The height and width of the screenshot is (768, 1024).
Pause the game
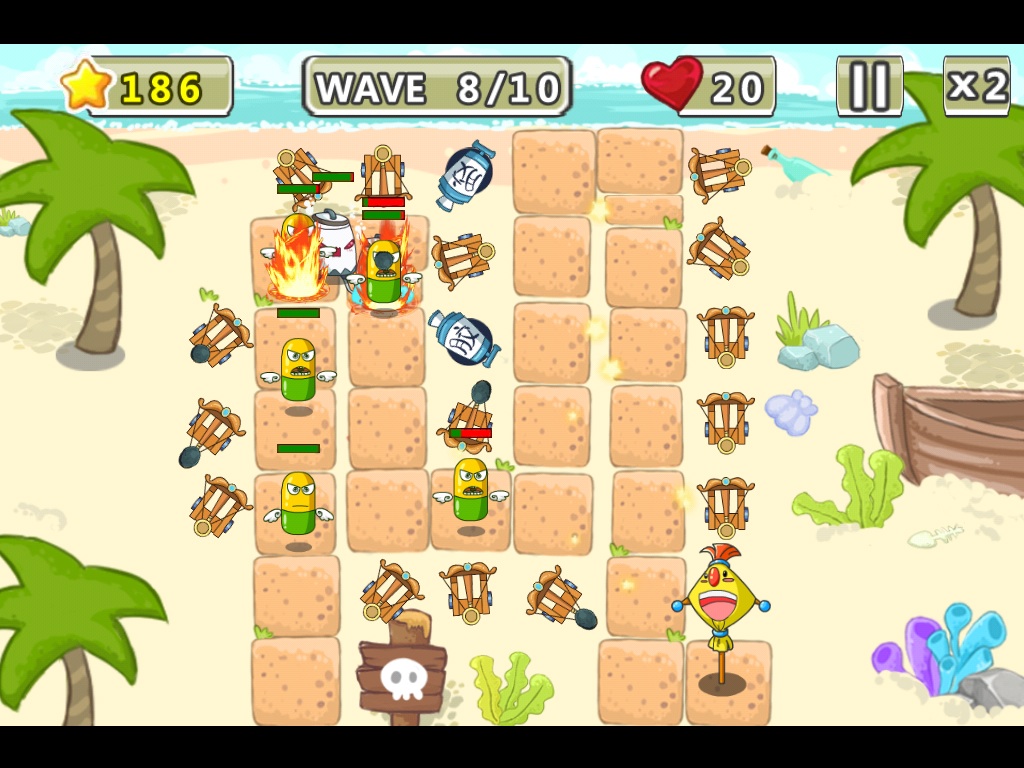[x=869, y=86]
